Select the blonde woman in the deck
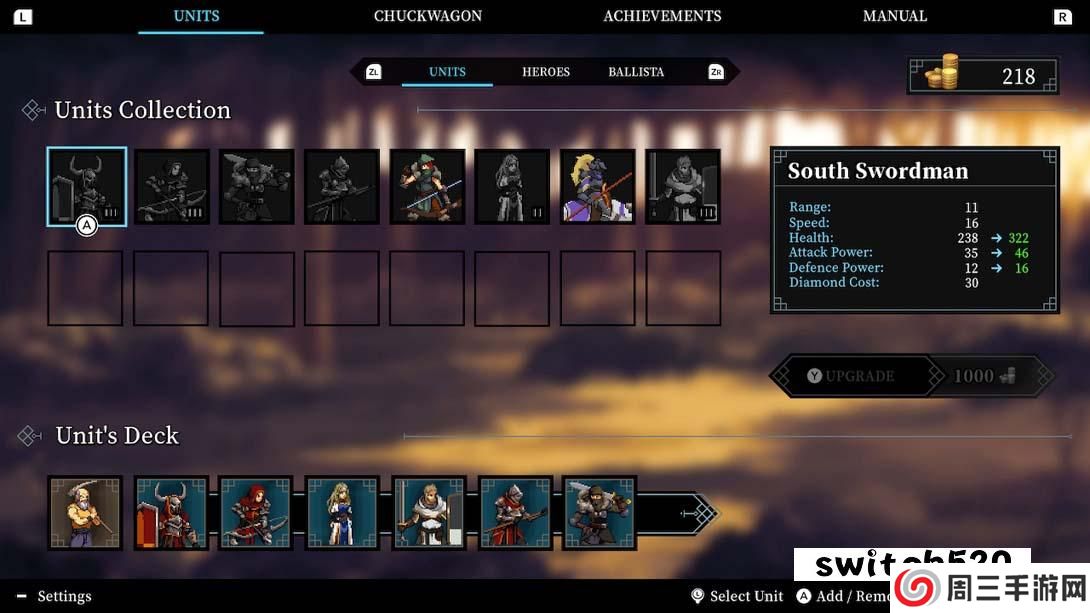The height and width of the screenshot is (613, 1090). 341,513
